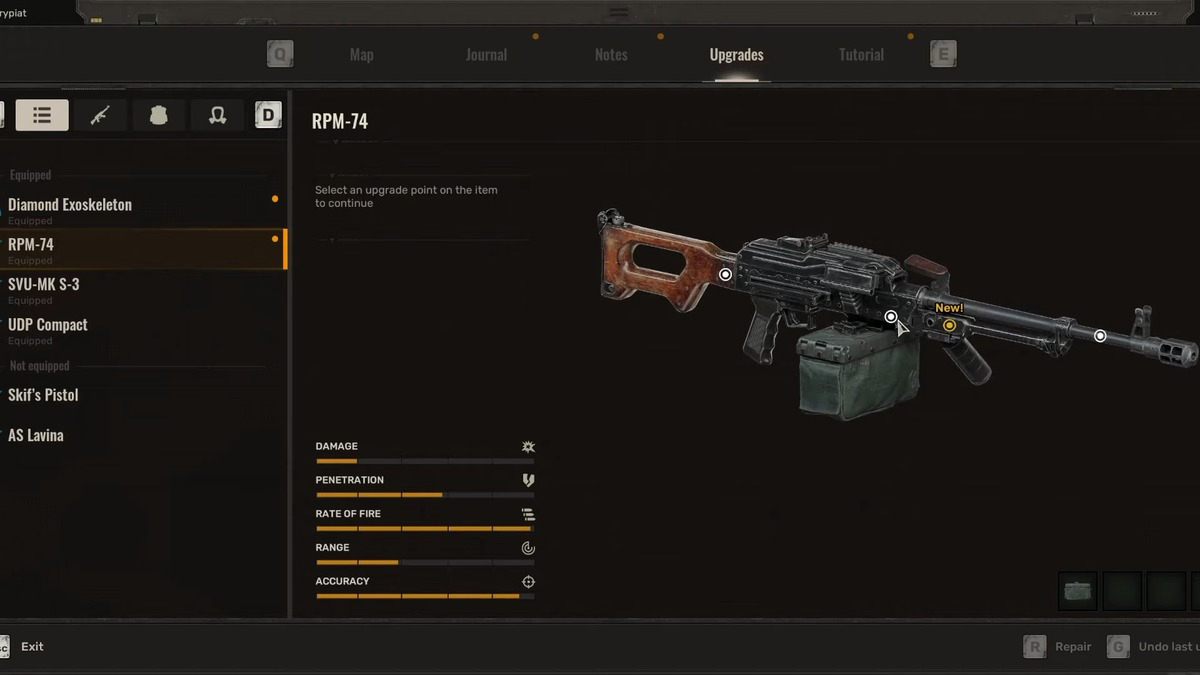
Task: Select UDP Compact in the list
Action: point(48,325)
